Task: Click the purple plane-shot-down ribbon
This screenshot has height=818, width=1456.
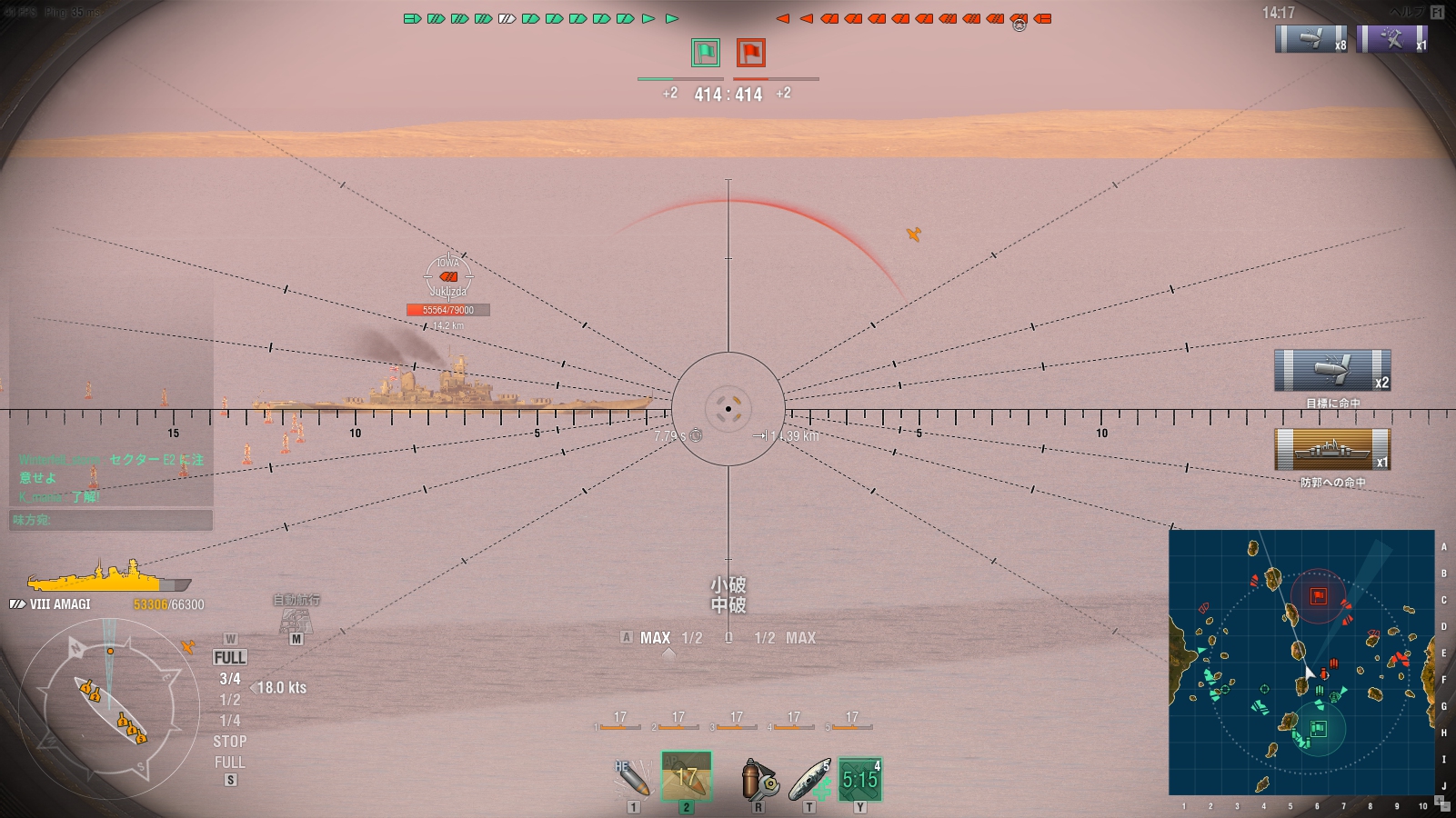Action: pos(1391,39)
